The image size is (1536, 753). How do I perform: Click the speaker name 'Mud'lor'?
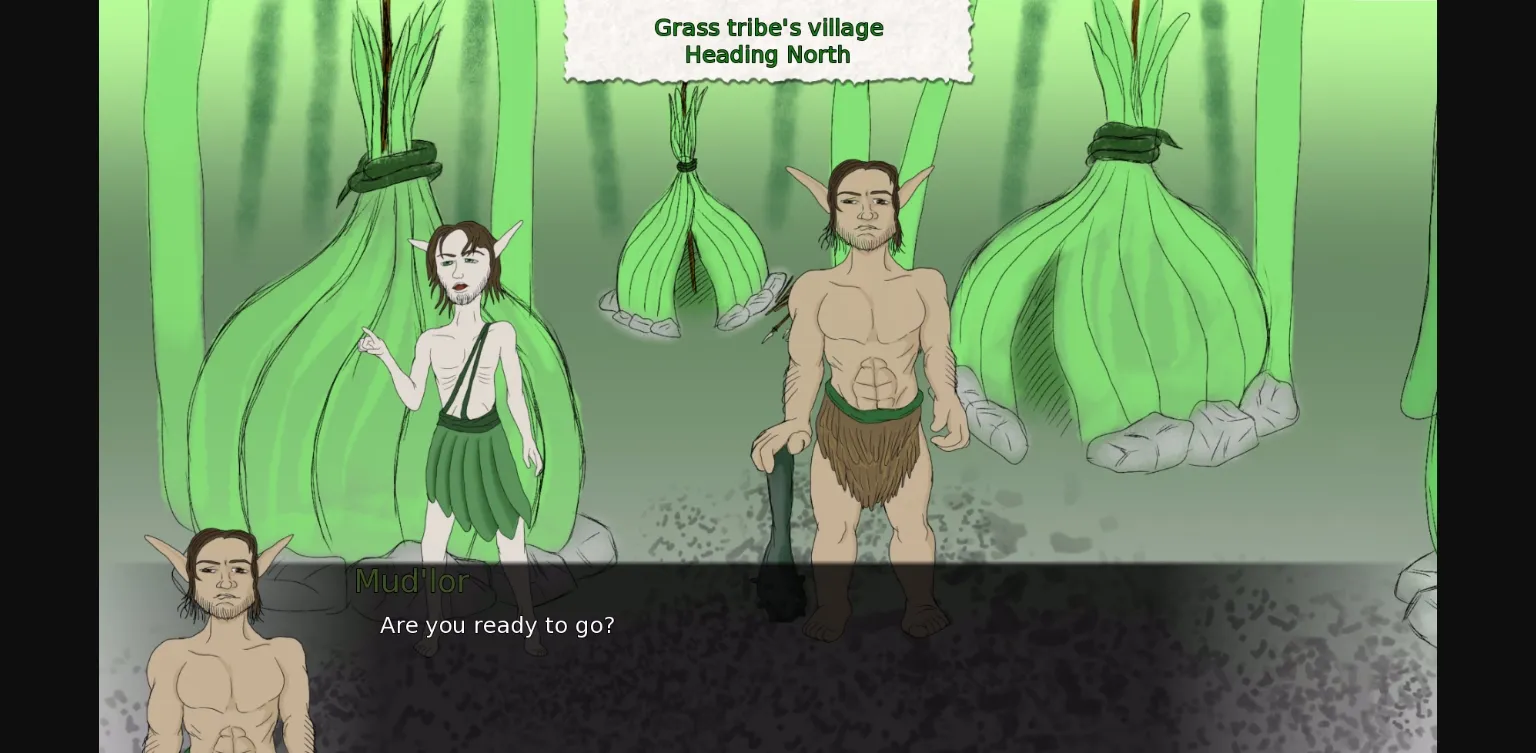click(412, 581)
